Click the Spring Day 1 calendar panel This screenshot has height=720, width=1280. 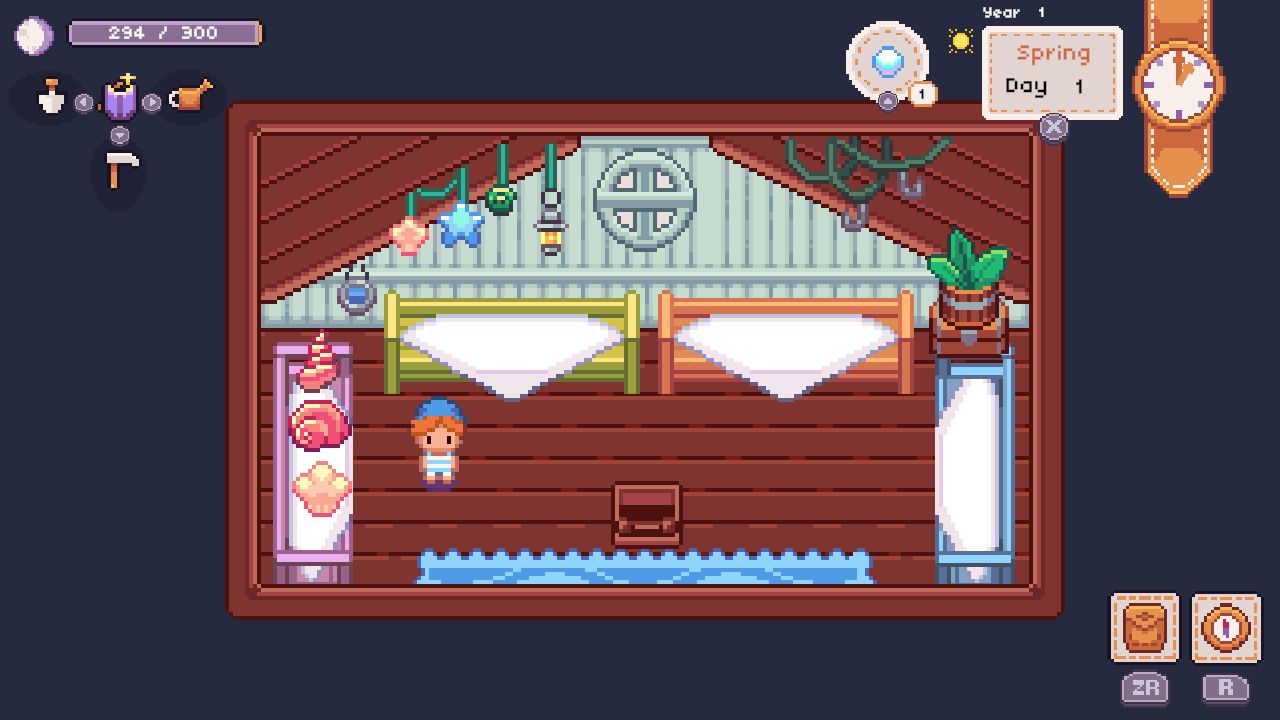[1053, 70]
